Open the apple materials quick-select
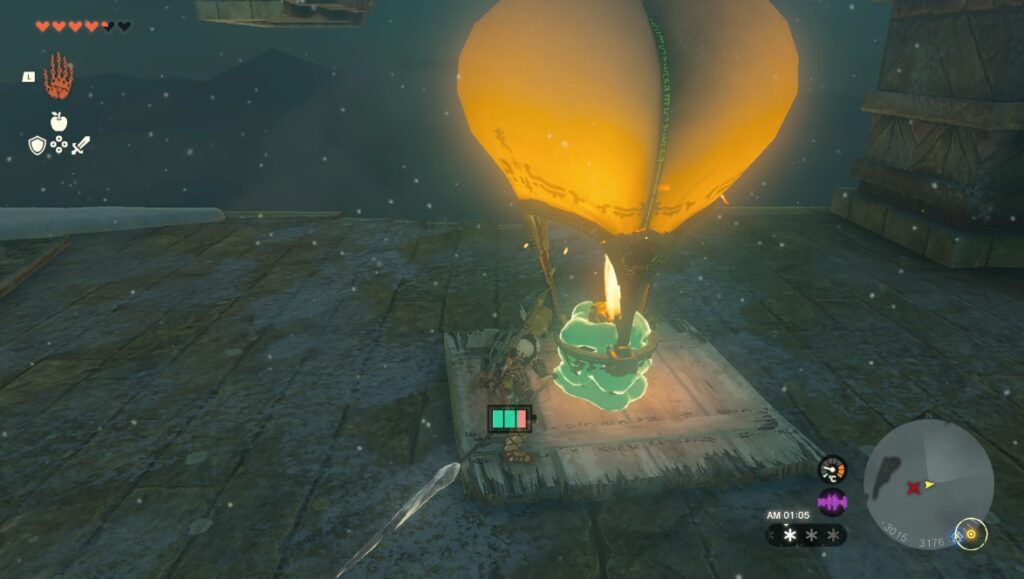The height and width of the screenshot is (579, 1024). tap(58, 121)
